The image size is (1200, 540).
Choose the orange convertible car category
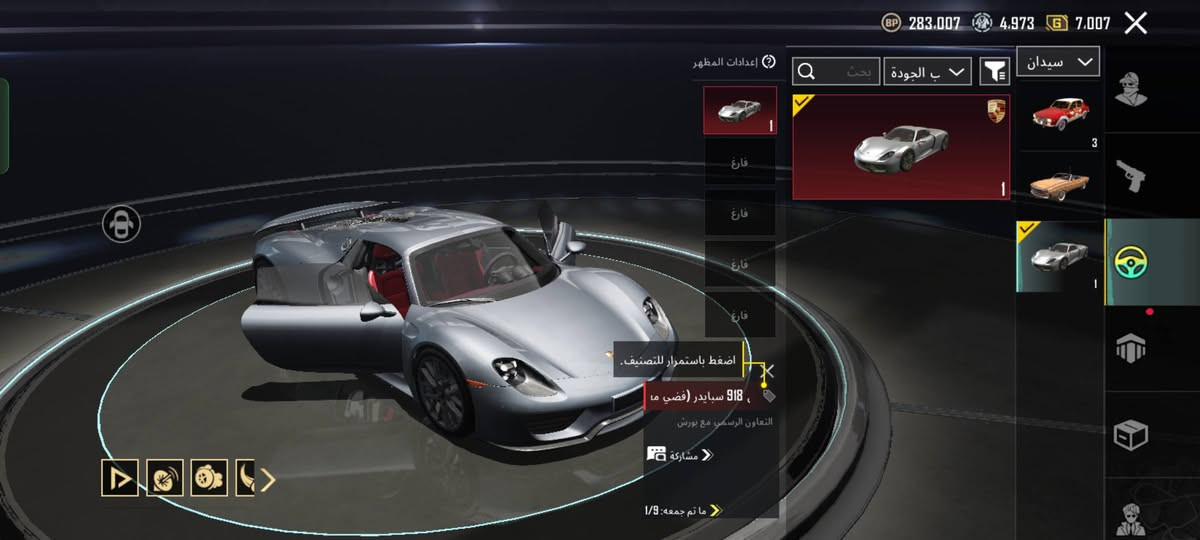tap(1059, 183)
